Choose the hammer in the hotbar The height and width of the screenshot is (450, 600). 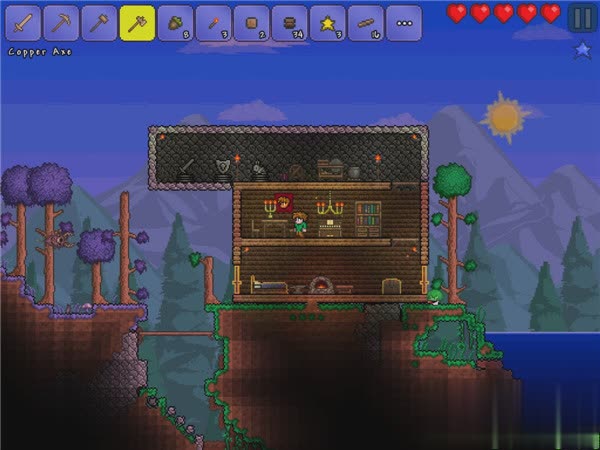[x=100, y=23]
